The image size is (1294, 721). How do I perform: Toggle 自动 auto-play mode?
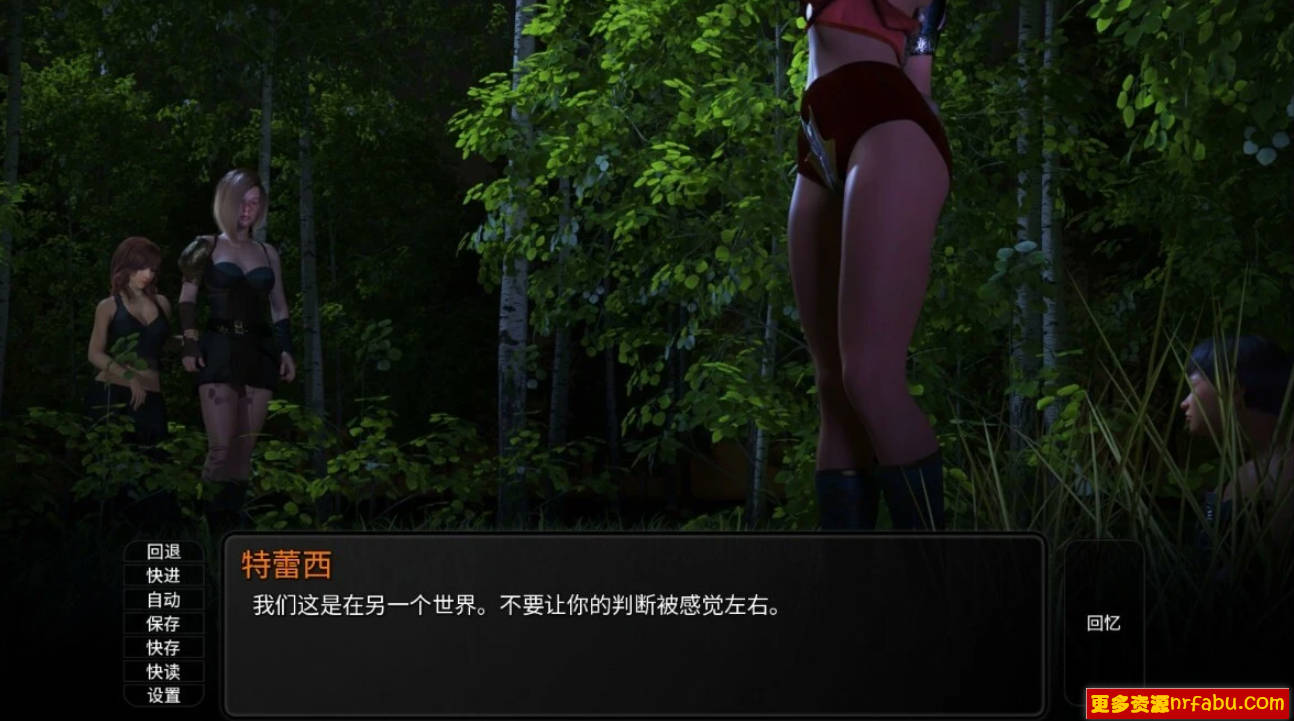[165, 598]
